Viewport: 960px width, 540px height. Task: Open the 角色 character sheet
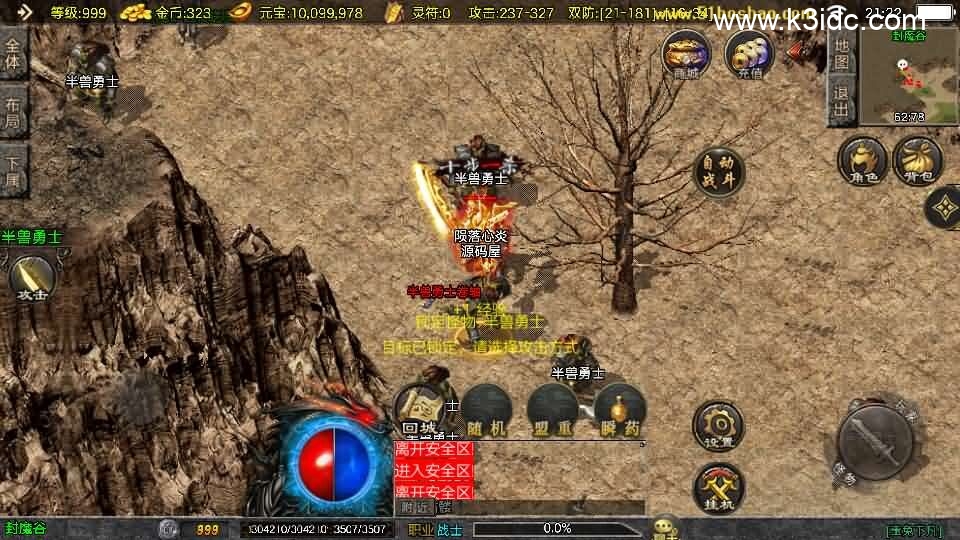click(x=863, y=161)
